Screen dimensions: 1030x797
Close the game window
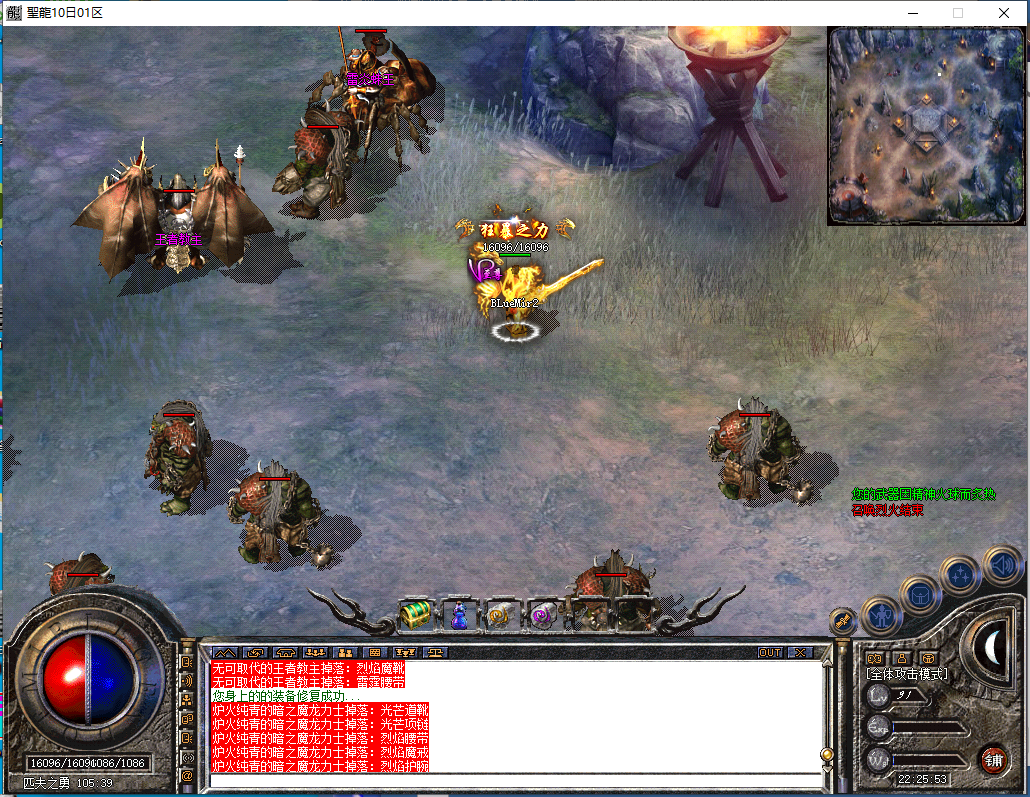(x=1003, y=13)
